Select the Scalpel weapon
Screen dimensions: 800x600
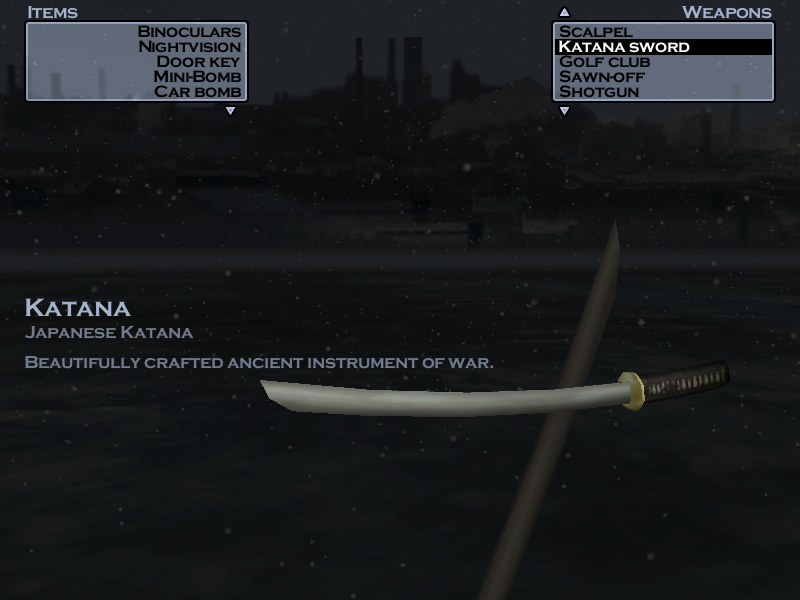pos(596,32)
